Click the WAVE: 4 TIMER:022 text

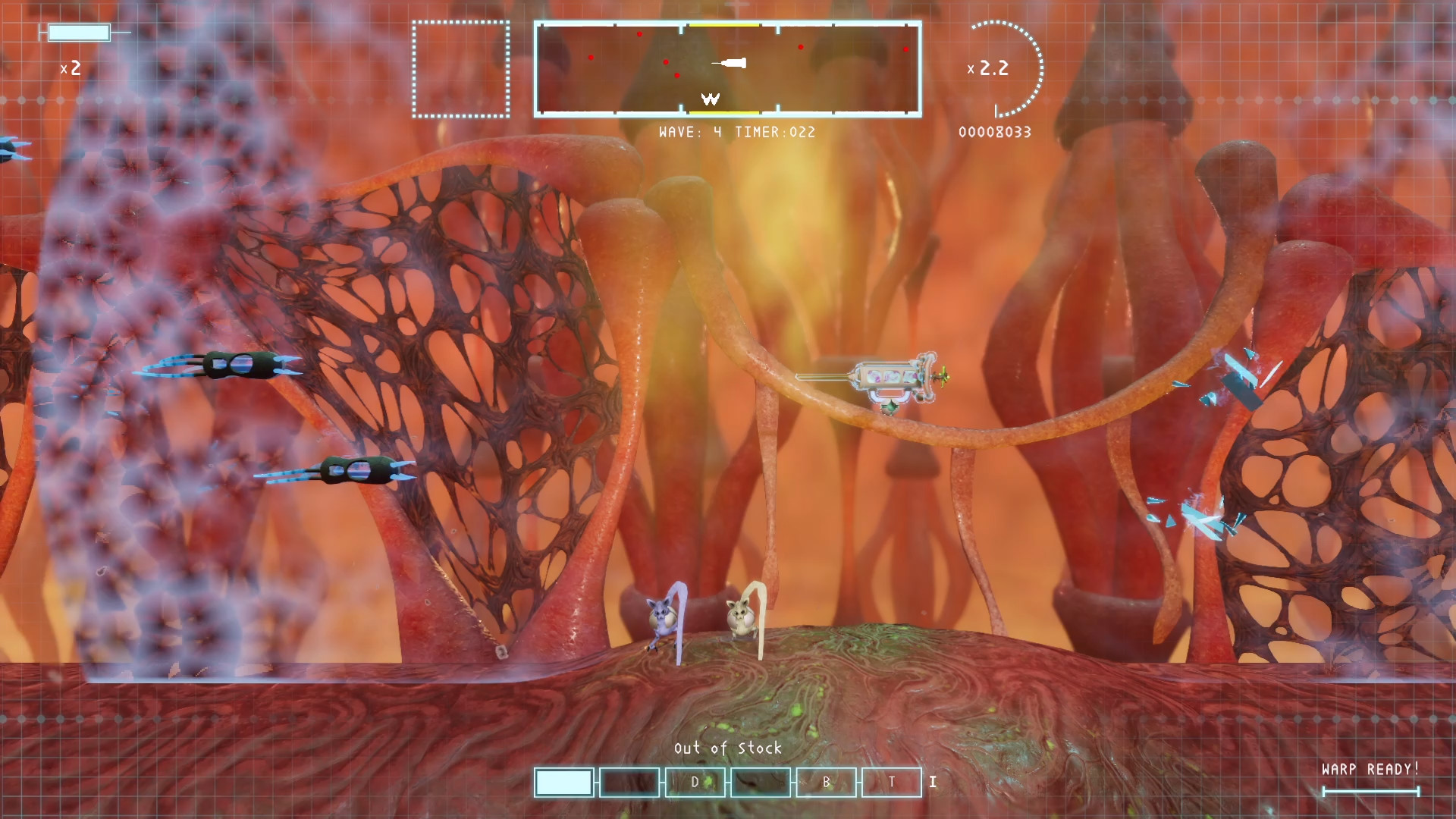(737, 133)
